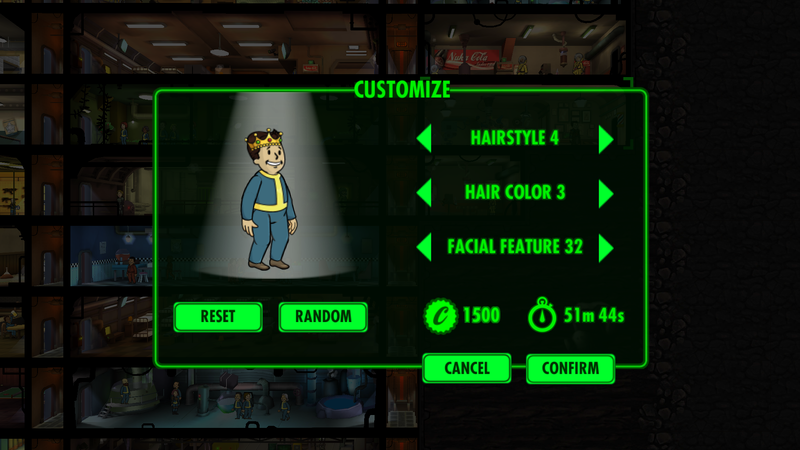This screenshot has width=800, height=450.
Task: Advance to the next hair color
Action: click(x=605, y=192)
